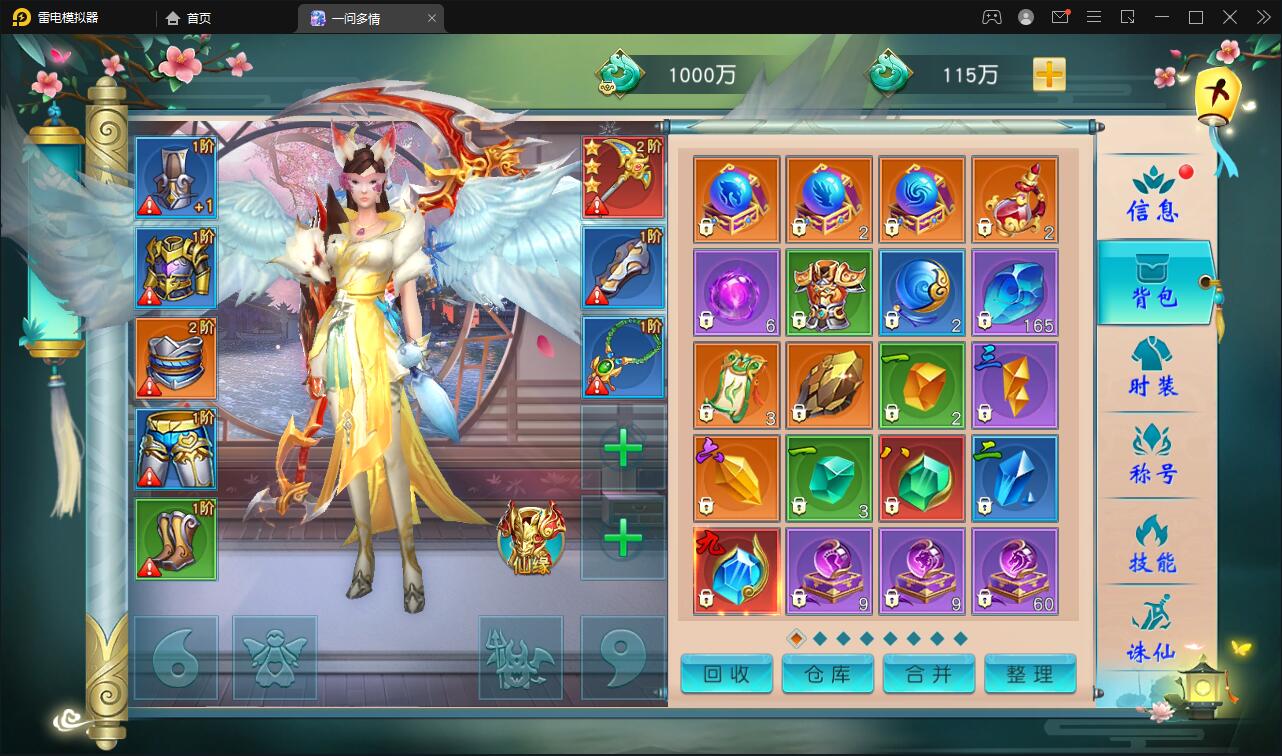This screenshot has height=756, width=1282.
Task: Select the 2阶 star axe weapon slot
Action: (622, 177)
